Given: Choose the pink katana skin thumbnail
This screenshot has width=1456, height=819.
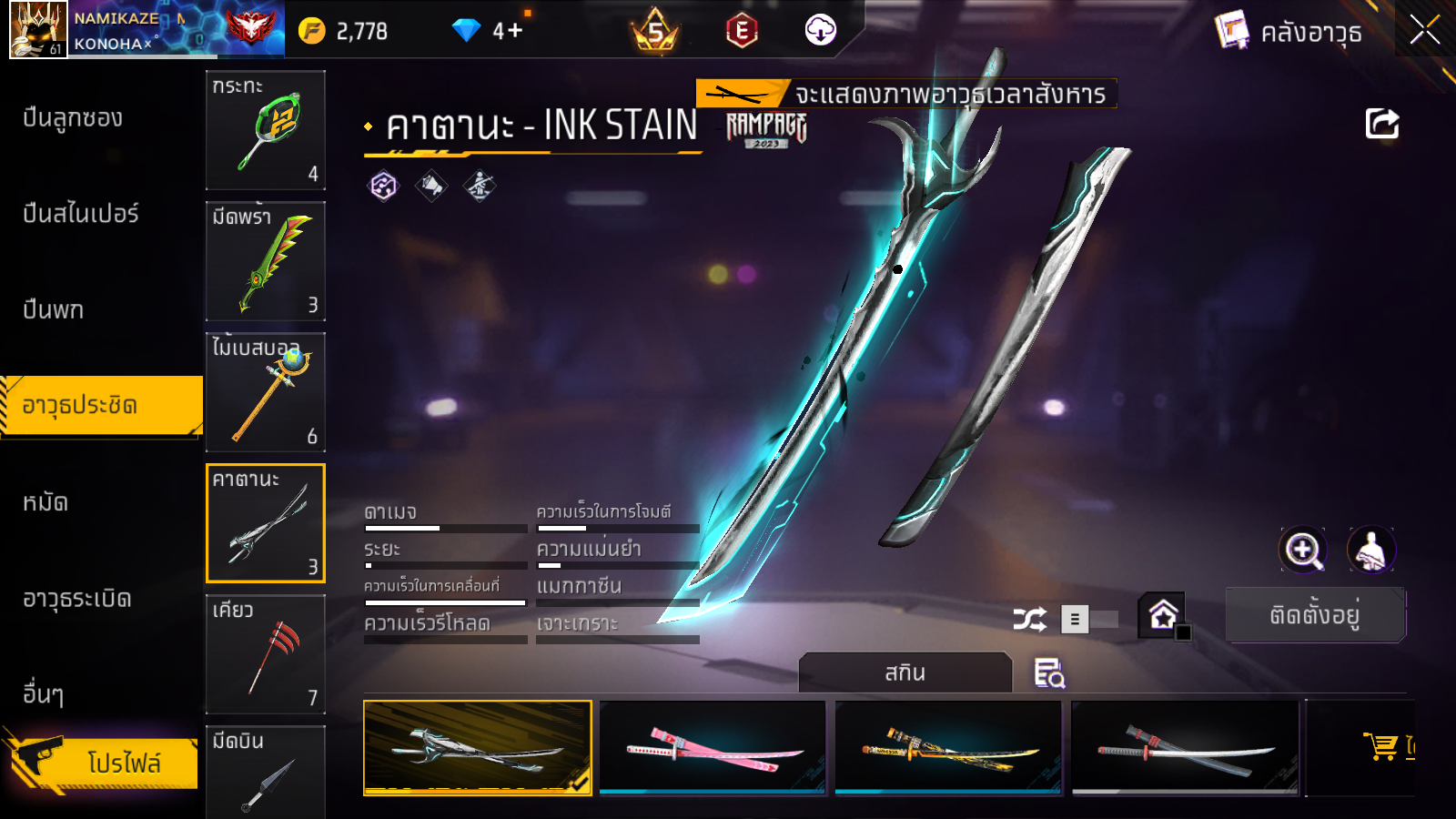Looking at the screenshot, I should pos(713,747).
